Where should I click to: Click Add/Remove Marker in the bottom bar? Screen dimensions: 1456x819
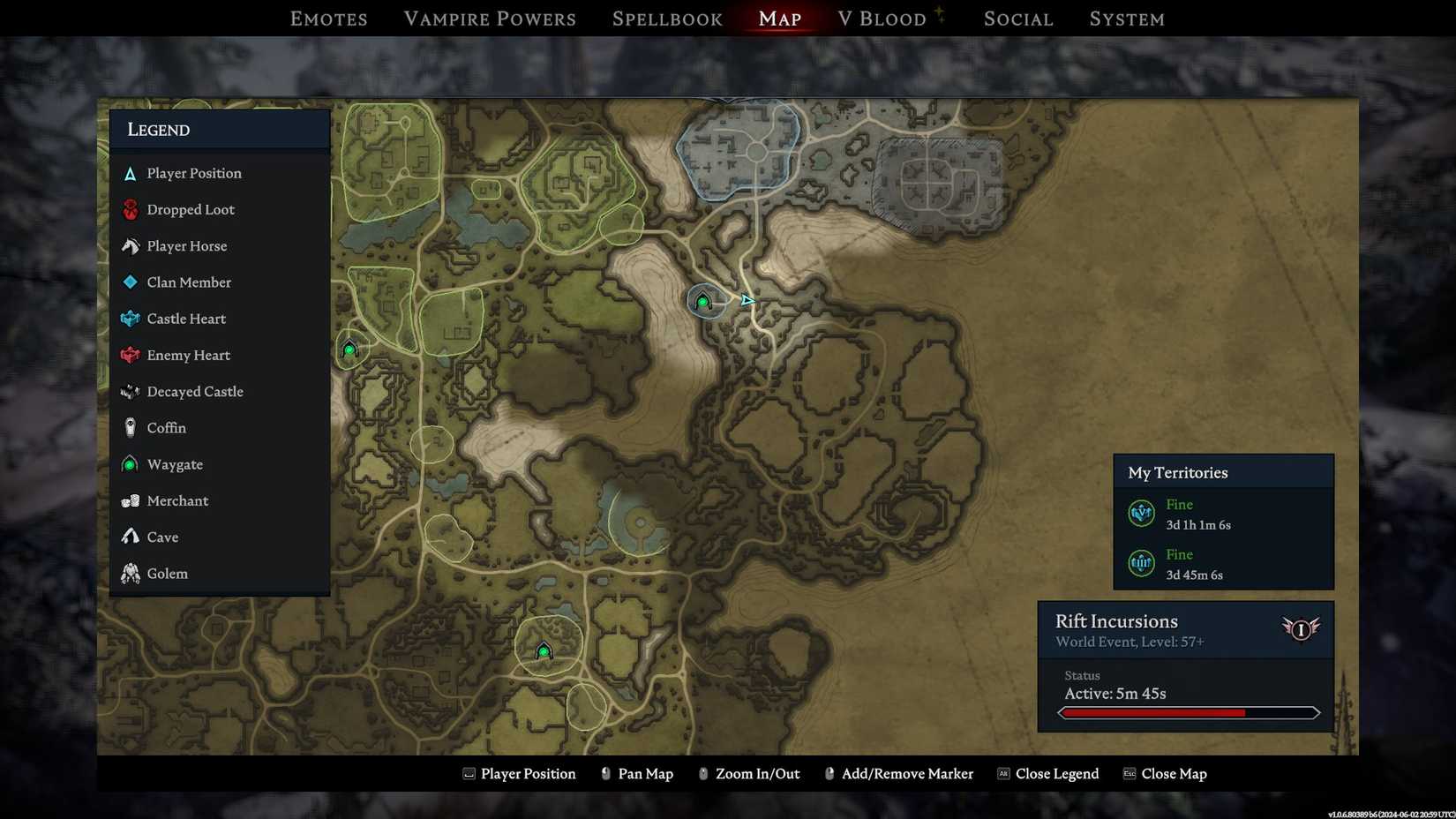point(908,773)
